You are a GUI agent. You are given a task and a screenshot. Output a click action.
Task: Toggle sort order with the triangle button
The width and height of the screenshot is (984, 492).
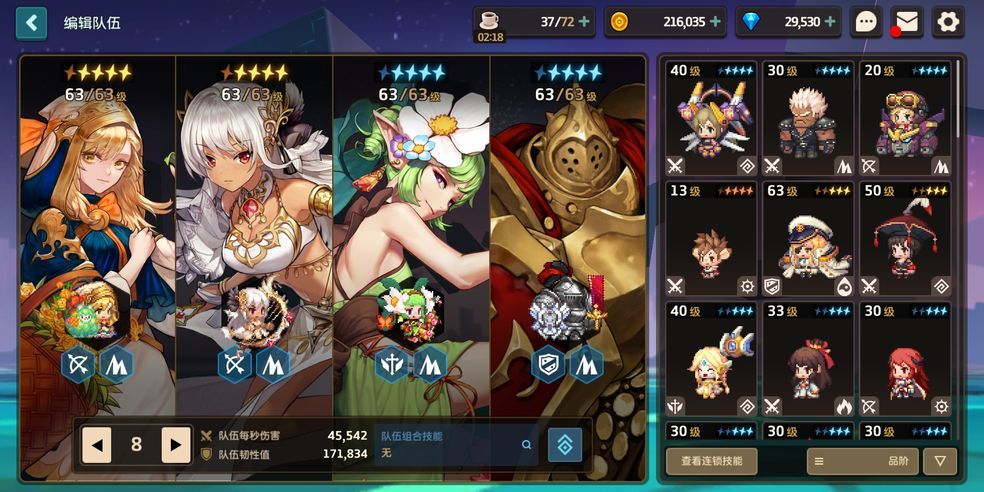(x=939, y=461)
